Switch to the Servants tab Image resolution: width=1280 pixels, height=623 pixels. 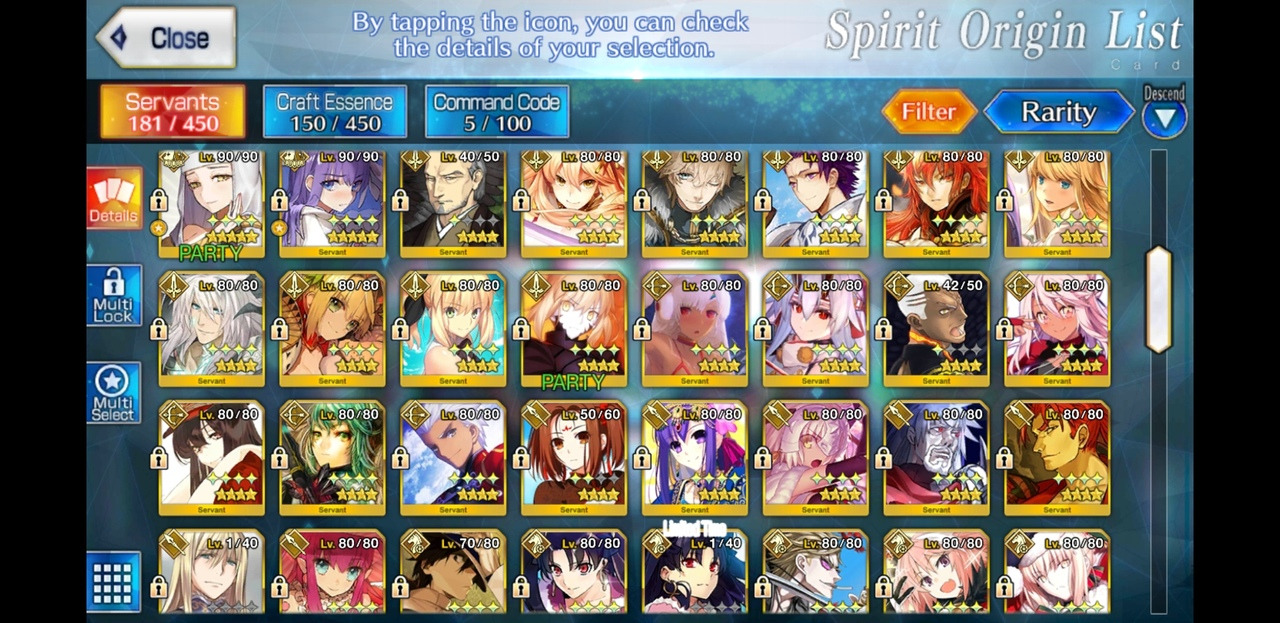point(172,111)
